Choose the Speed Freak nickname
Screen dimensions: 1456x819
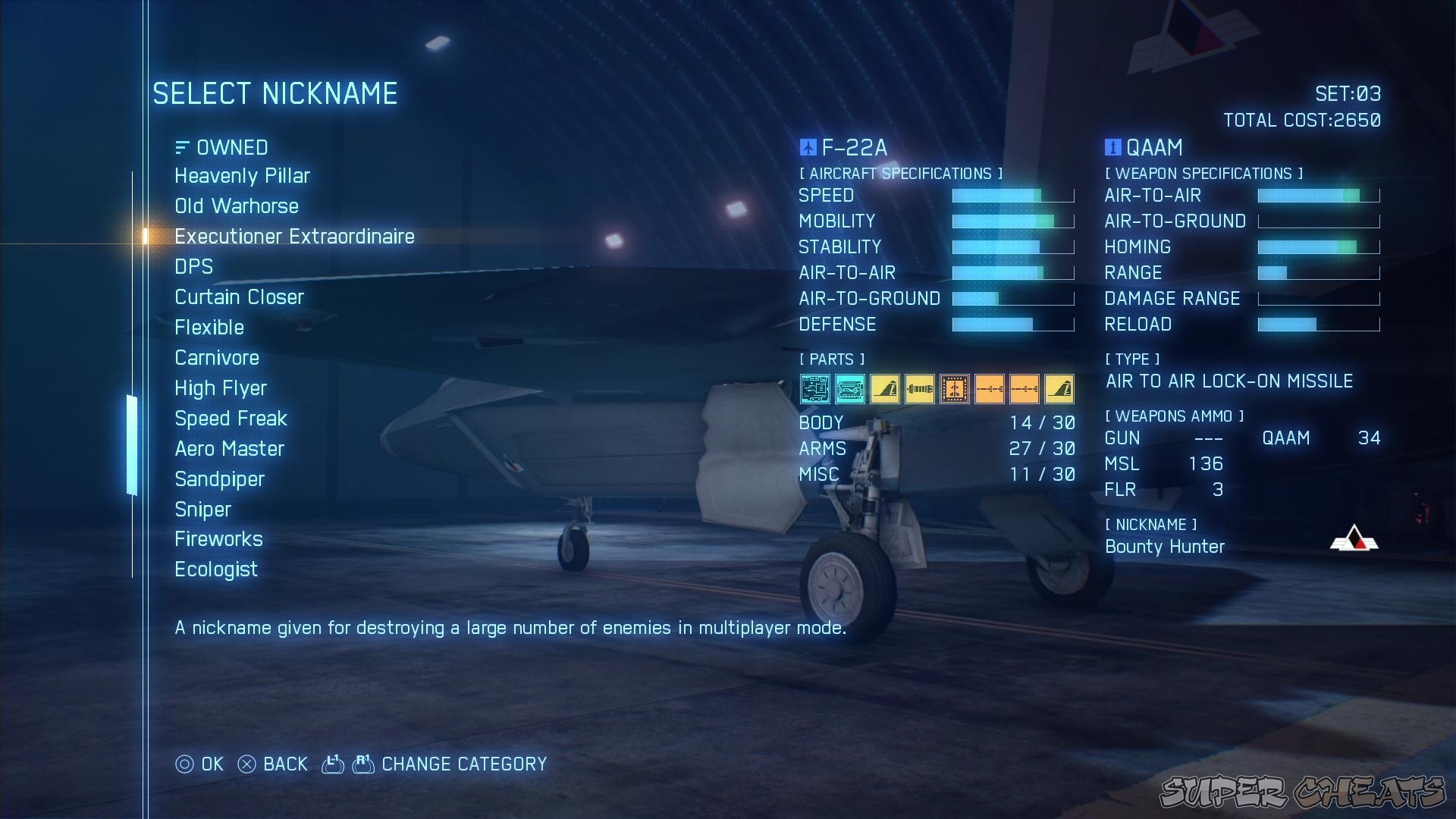tap(231, 418)
